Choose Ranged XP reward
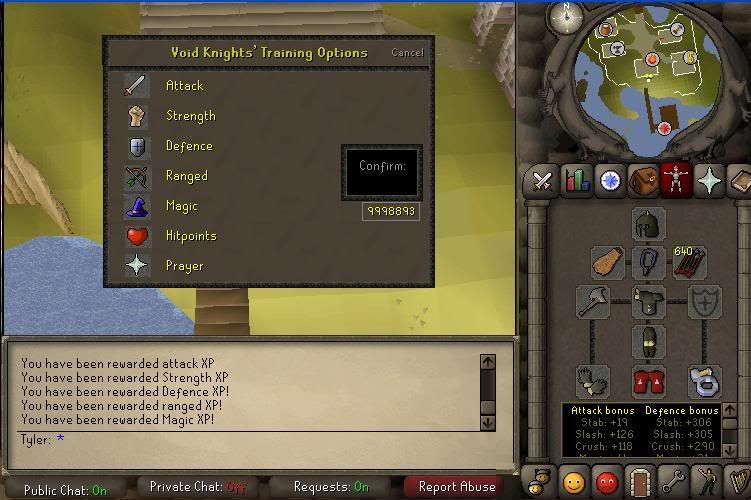This screenshot has height=500, width=751. [186, 176]
